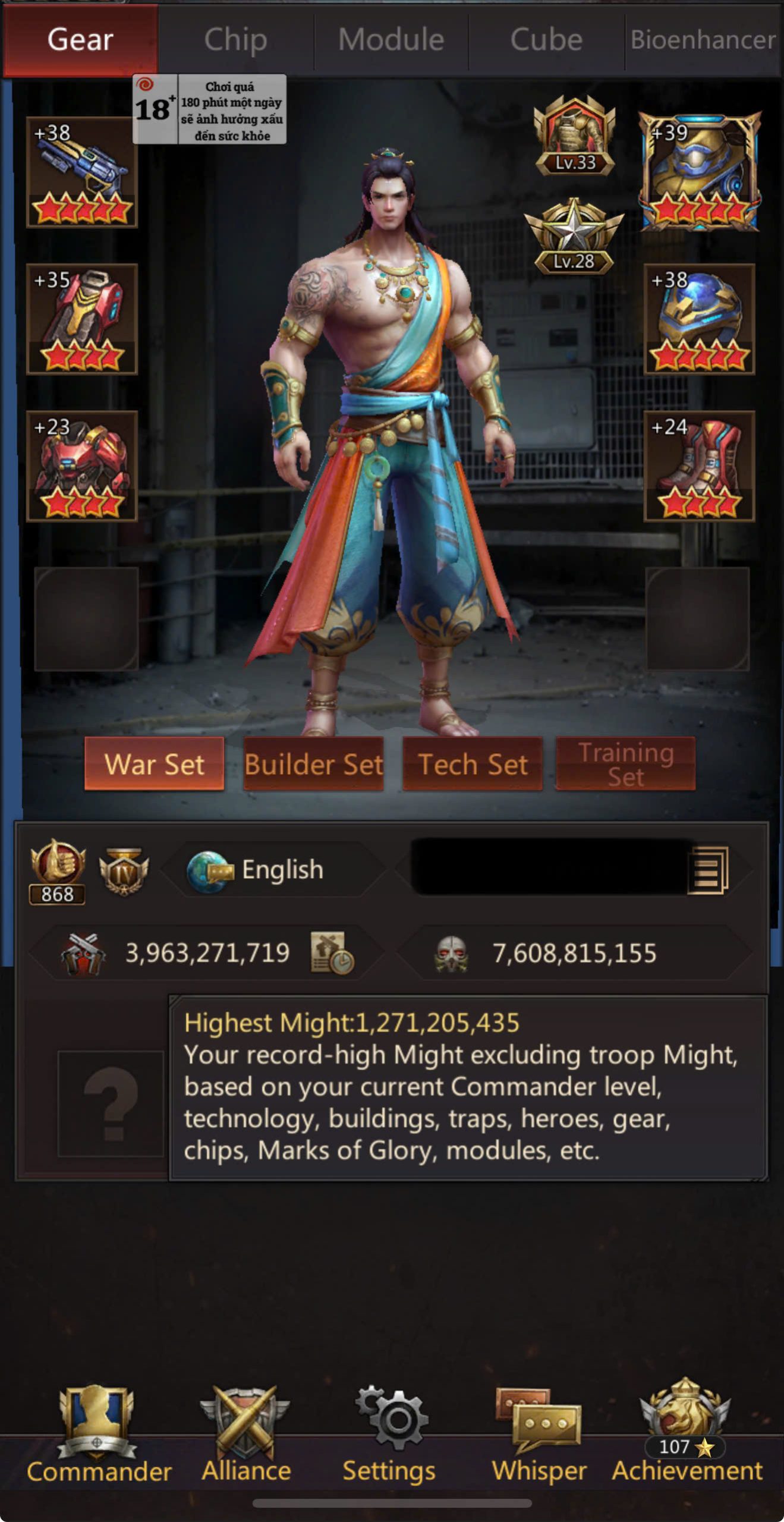Activate the Training Set button
The image size is (784, 1522).
click(625, 764)
